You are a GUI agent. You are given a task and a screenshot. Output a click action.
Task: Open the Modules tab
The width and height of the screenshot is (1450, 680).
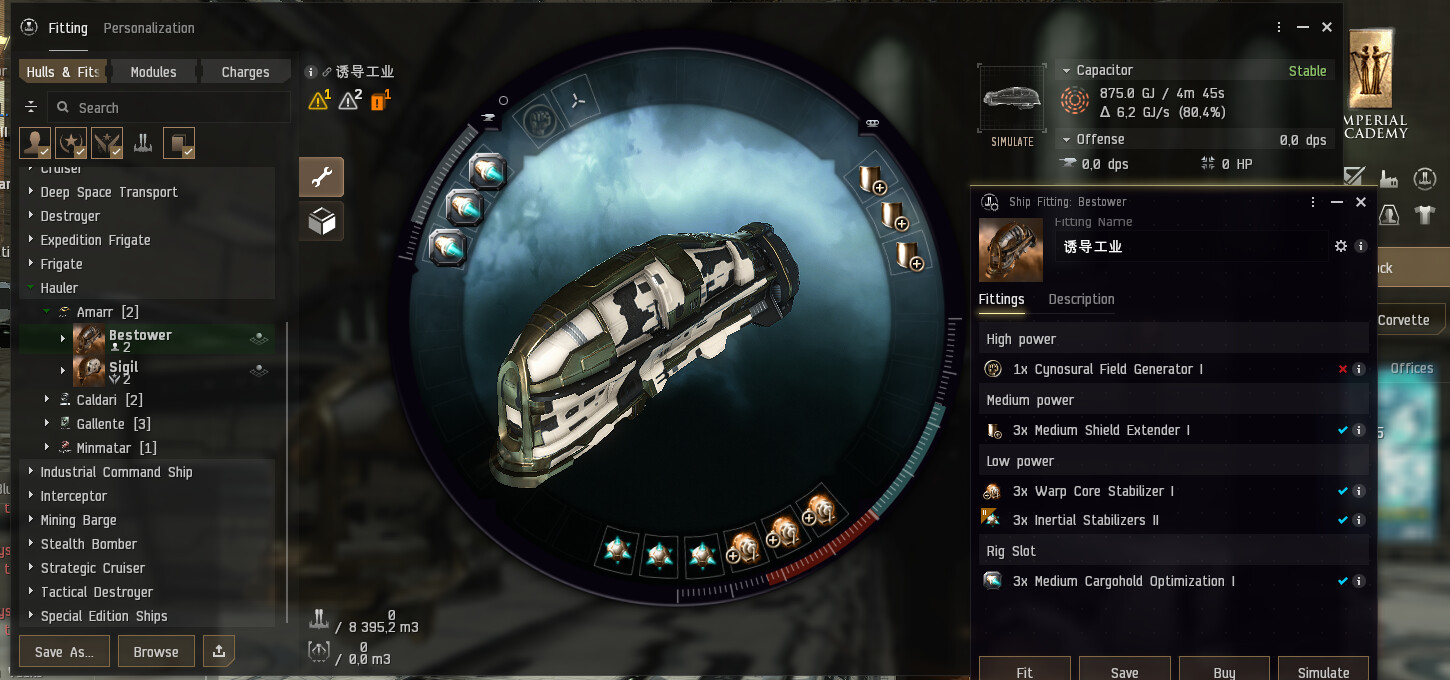click(153, 72)
